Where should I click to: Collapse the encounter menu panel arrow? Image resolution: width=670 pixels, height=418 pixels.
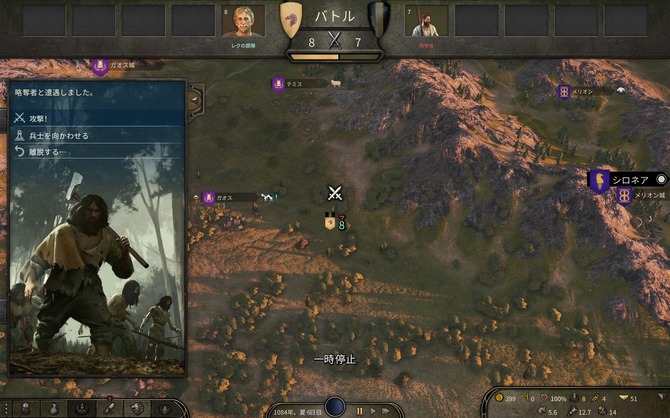[x=197, y=97]
